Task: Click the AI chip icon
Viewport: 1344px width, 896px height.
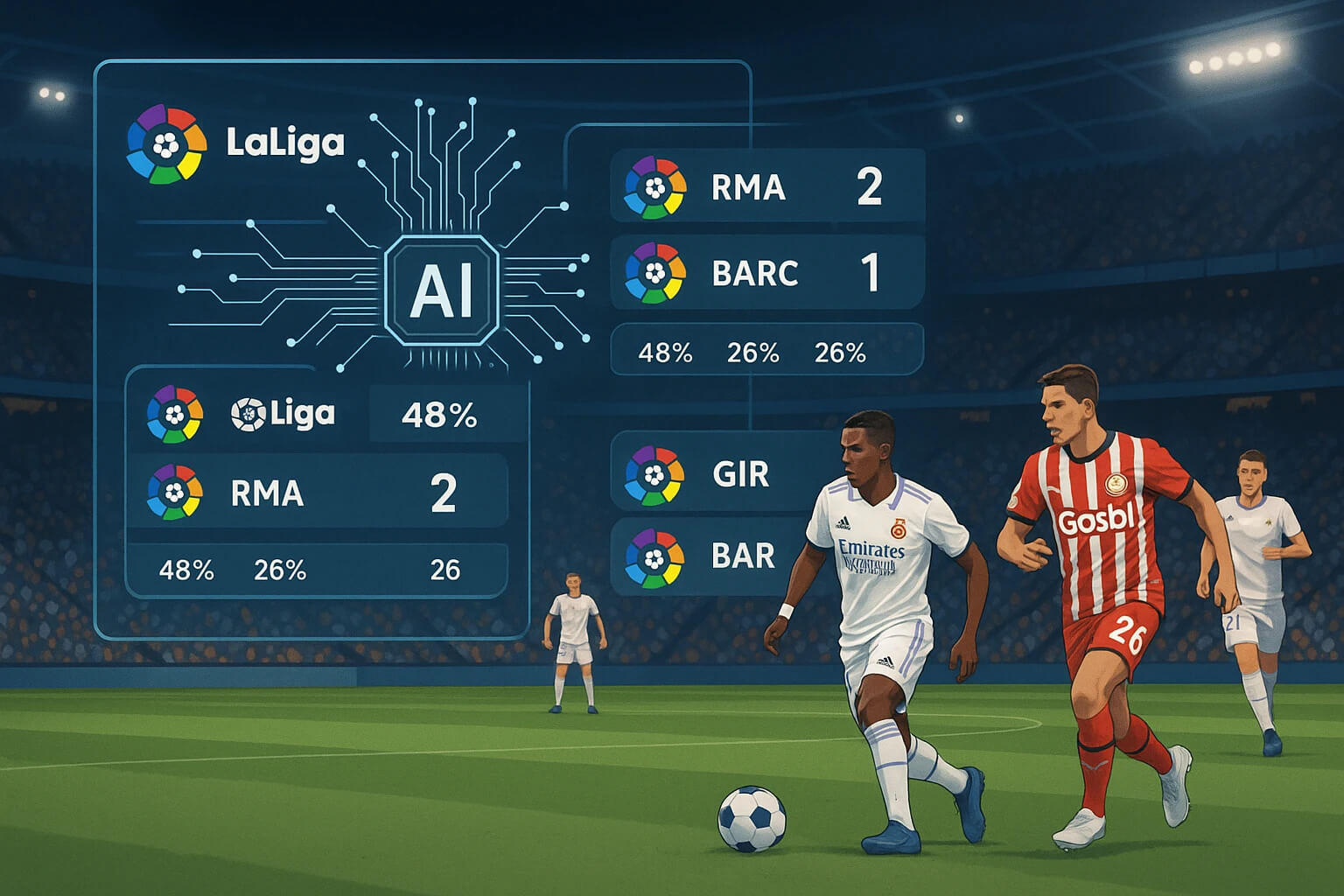Action: pos(442,290)
